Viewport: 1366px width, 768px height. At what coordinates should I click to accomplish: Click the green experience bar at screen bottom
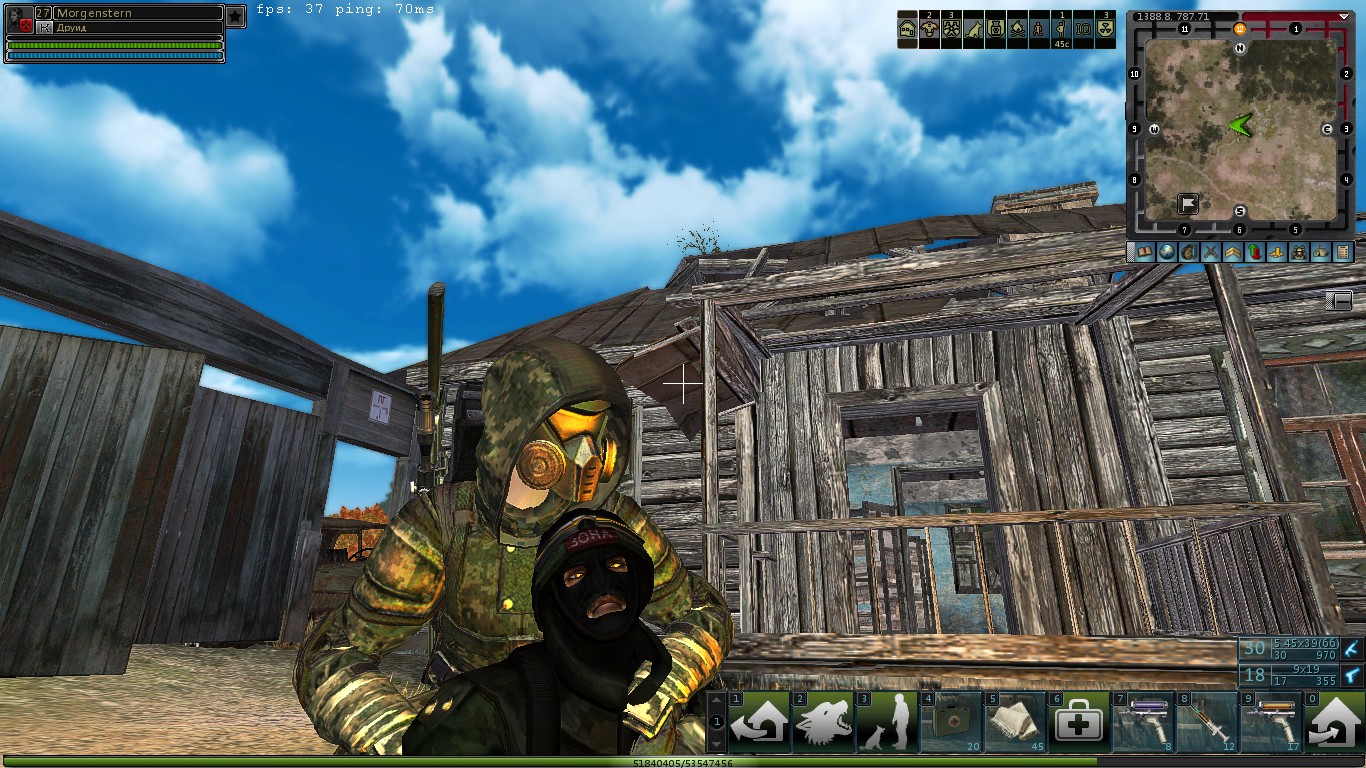(683, 763)
